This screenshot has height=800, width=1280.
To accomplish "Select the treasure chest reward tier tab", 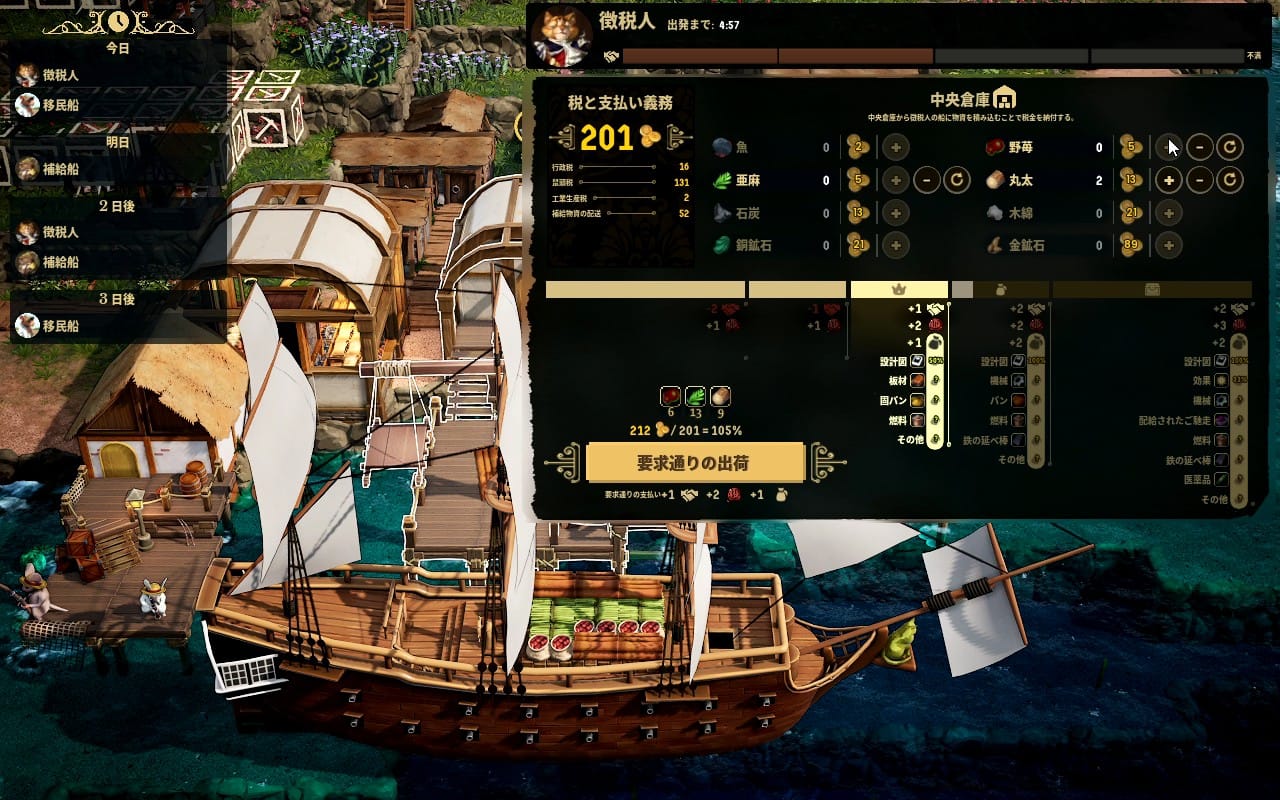I will coord(1152,289).
